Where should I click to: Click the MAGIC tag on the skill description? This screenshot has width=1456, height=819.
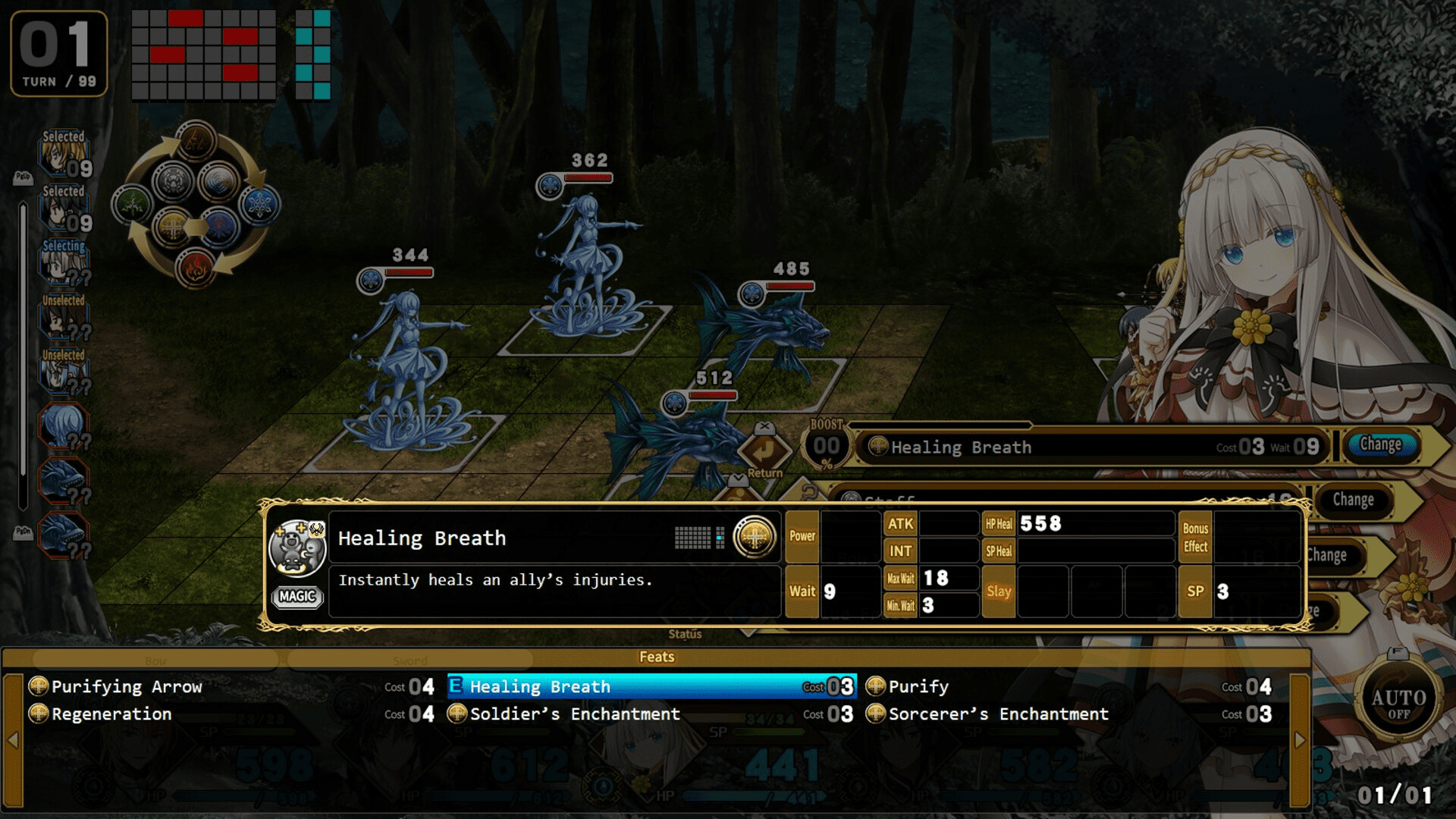tap(297, 597)
